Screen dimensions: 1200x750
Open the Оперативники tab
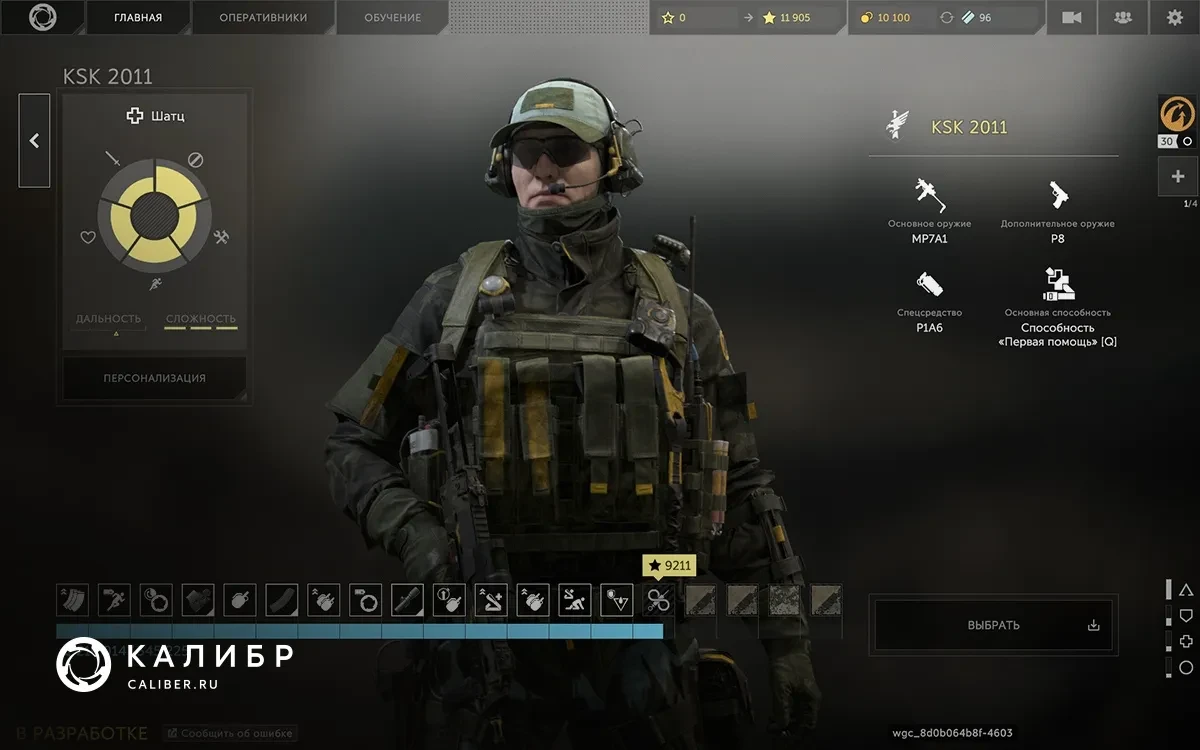pyautogui.click(x=263, y=17)
